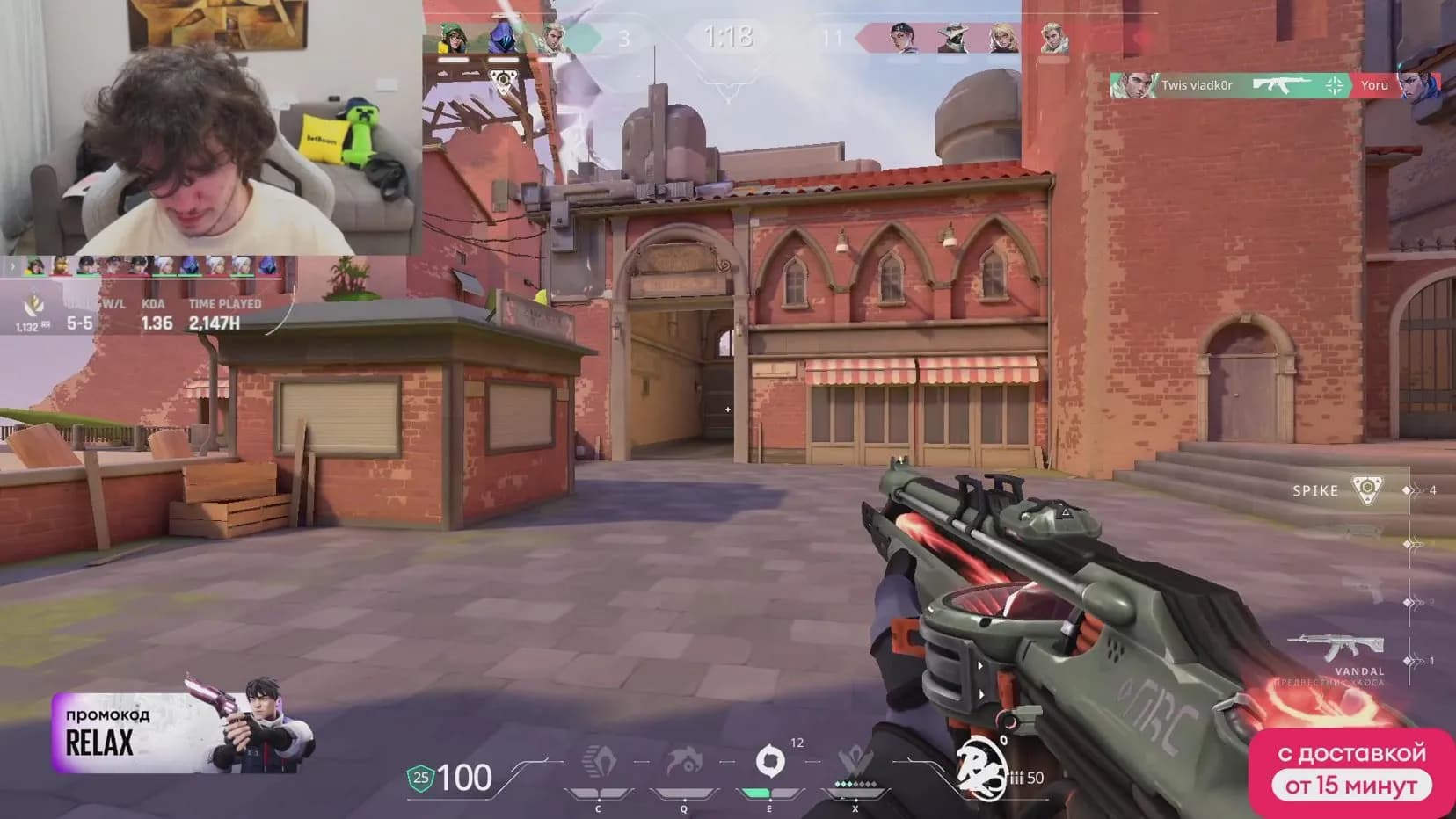The image size is (1456, 819).
Task: Use the swirling flame Q ability
Action: pos(684,762)
